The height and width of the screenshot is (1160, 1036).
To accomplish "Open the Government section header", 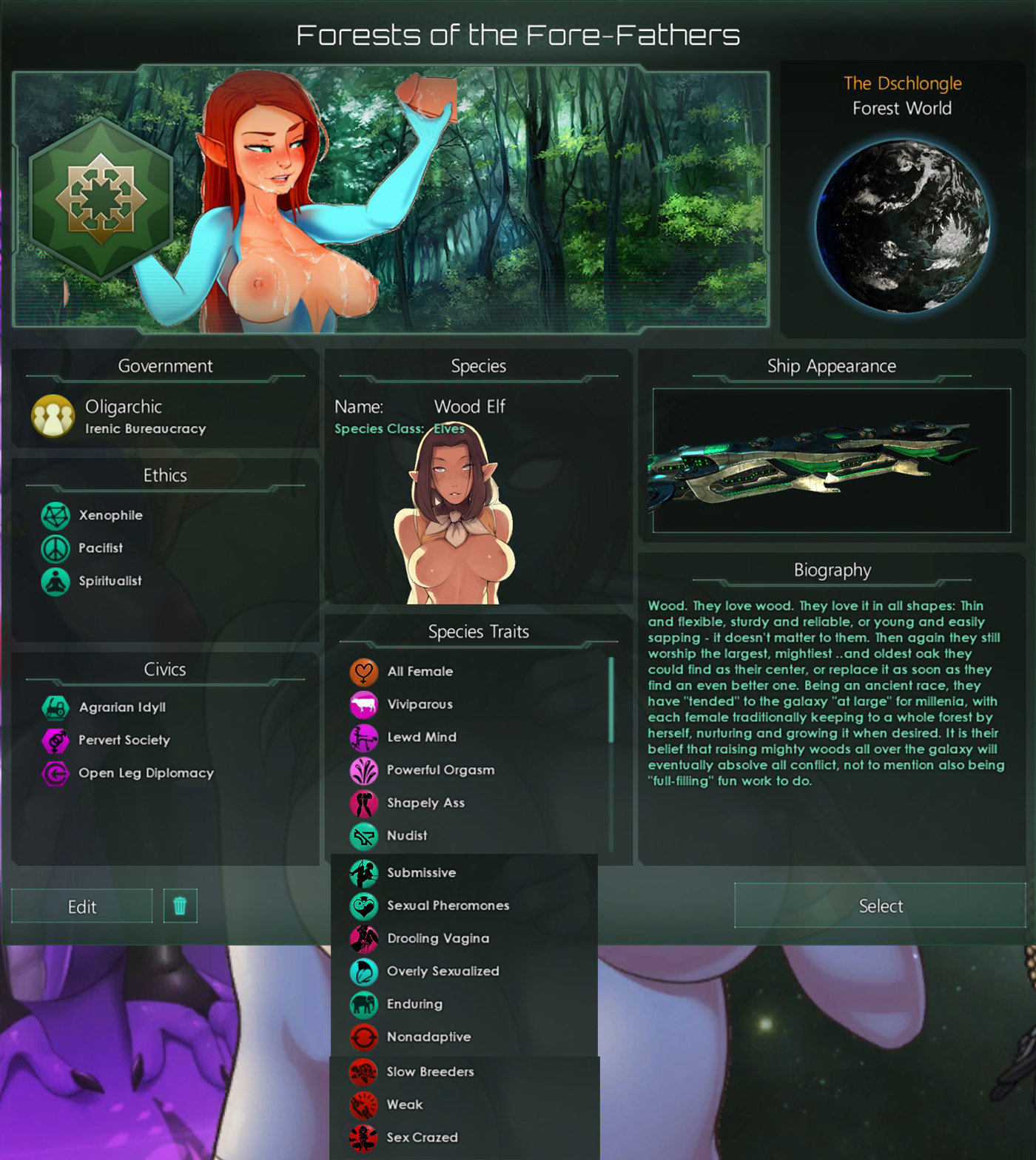I will pos(166,365).
